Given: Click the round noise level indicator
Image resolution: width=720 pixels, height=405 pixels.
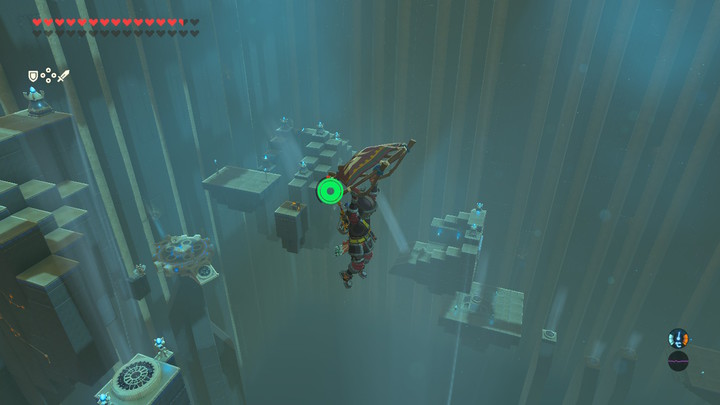Looking at the screenshot, I should (678, 361).
